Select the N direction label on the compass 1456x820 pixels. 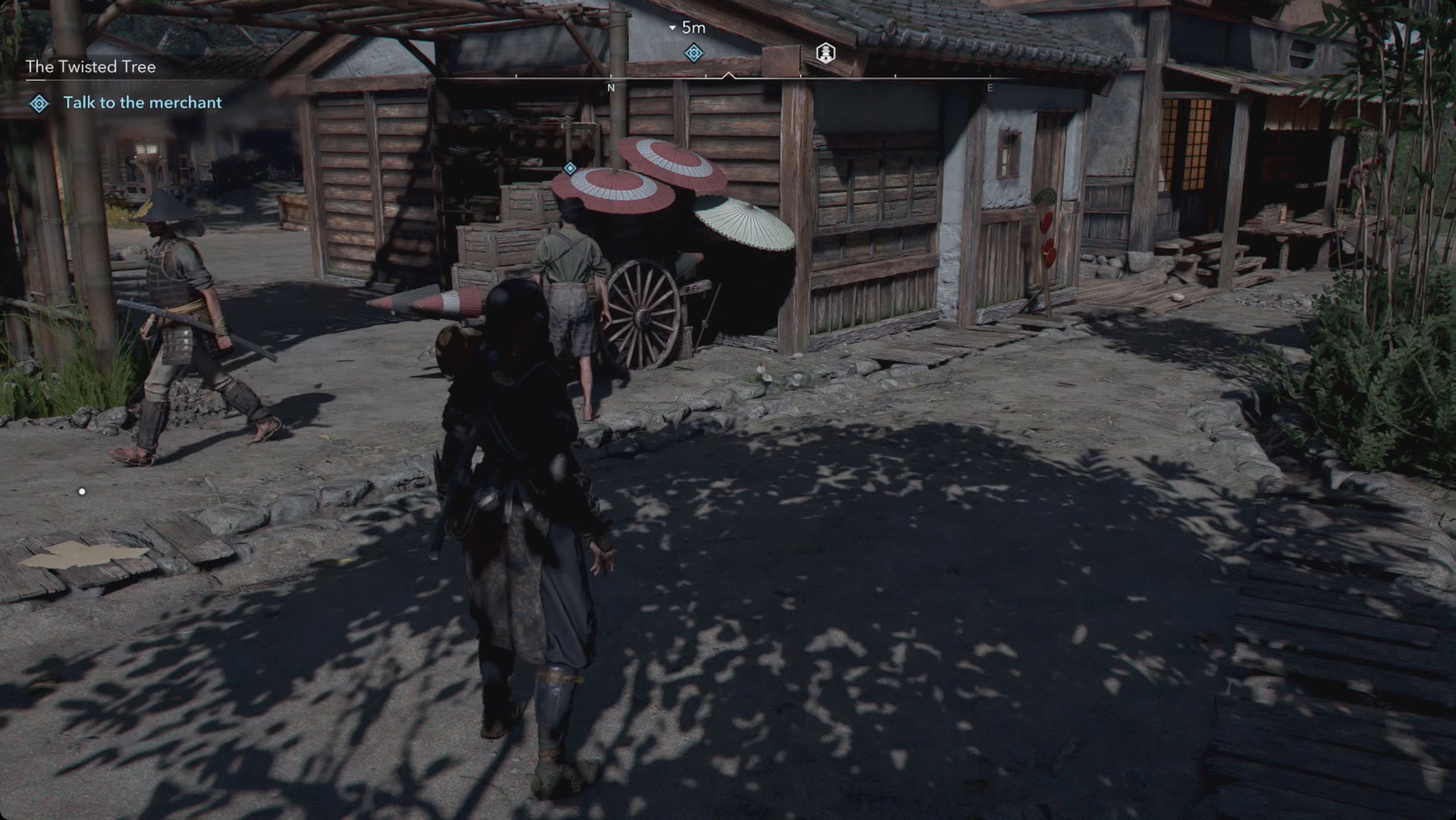tap(610, 88)
